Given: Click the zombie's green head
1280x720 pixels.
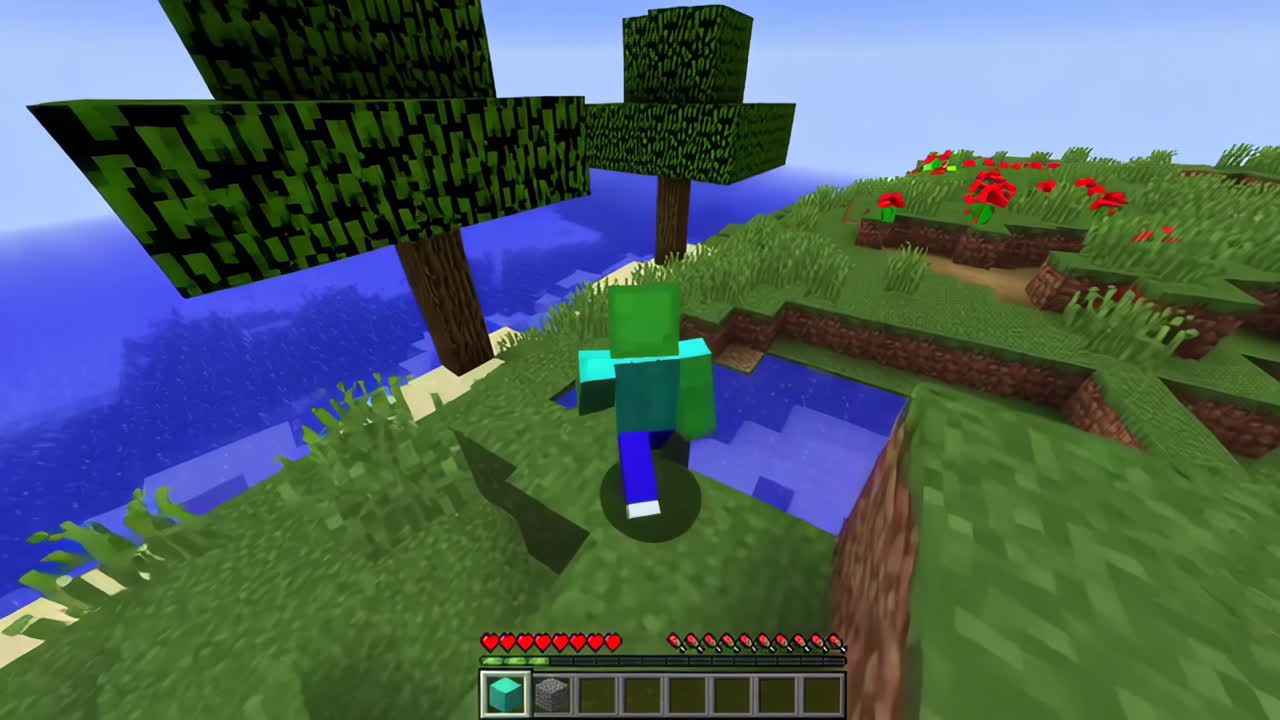Looking at the screenshot, I should click(640, 320).
